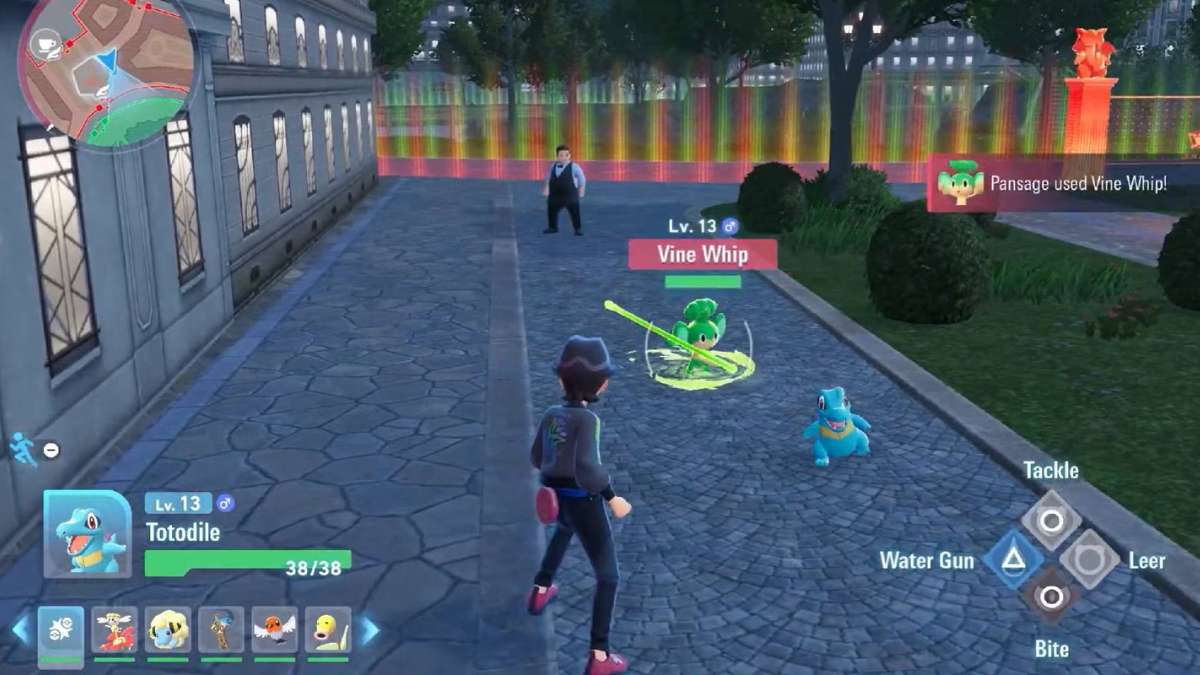The height and width of the screenshot is (675, 1200).
Task: Pick Fletchling from the party bar
Action: coord(274,631)
